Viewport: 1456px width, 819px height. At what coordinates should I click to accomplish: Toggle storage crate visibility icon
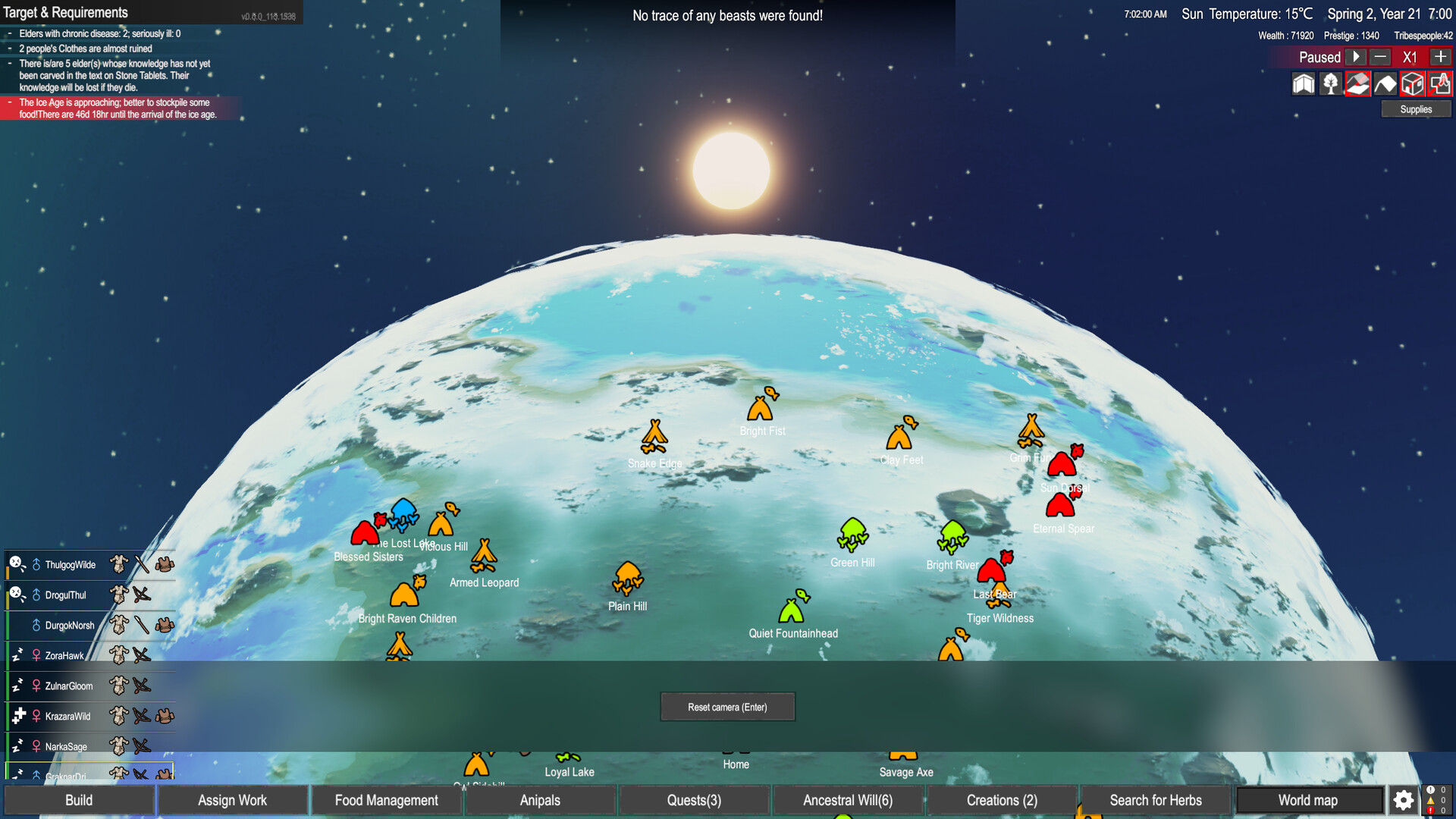tap(1412, 83)
